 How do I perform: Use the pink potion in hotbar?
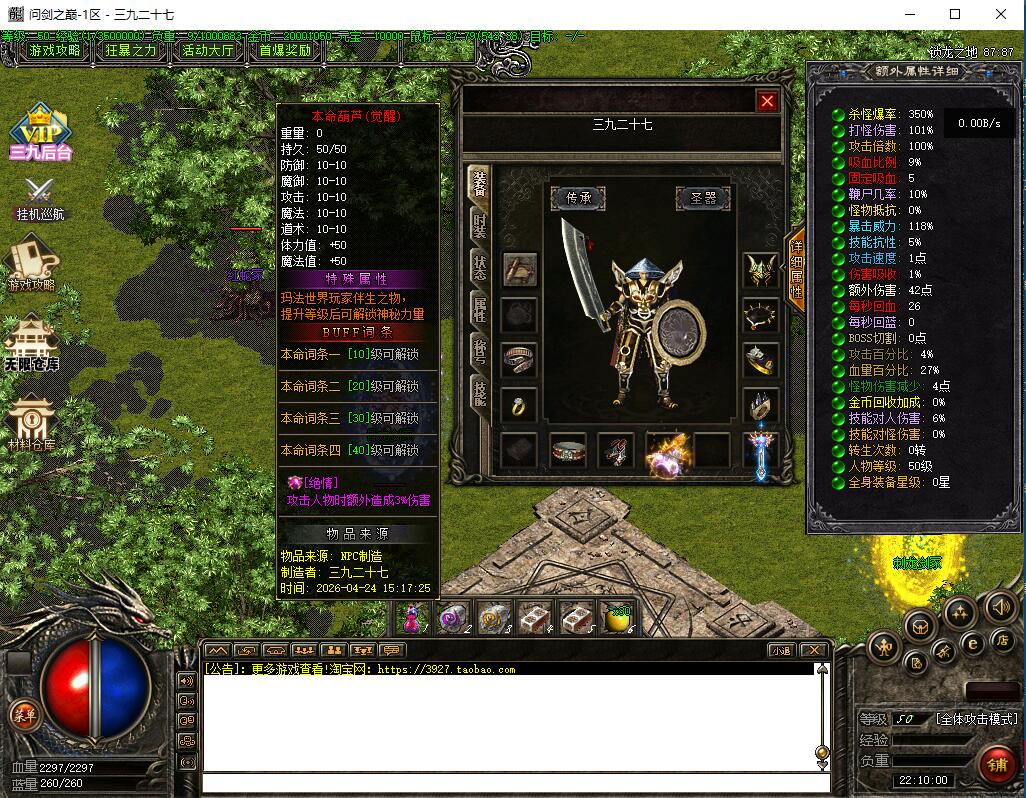(412, 618)
